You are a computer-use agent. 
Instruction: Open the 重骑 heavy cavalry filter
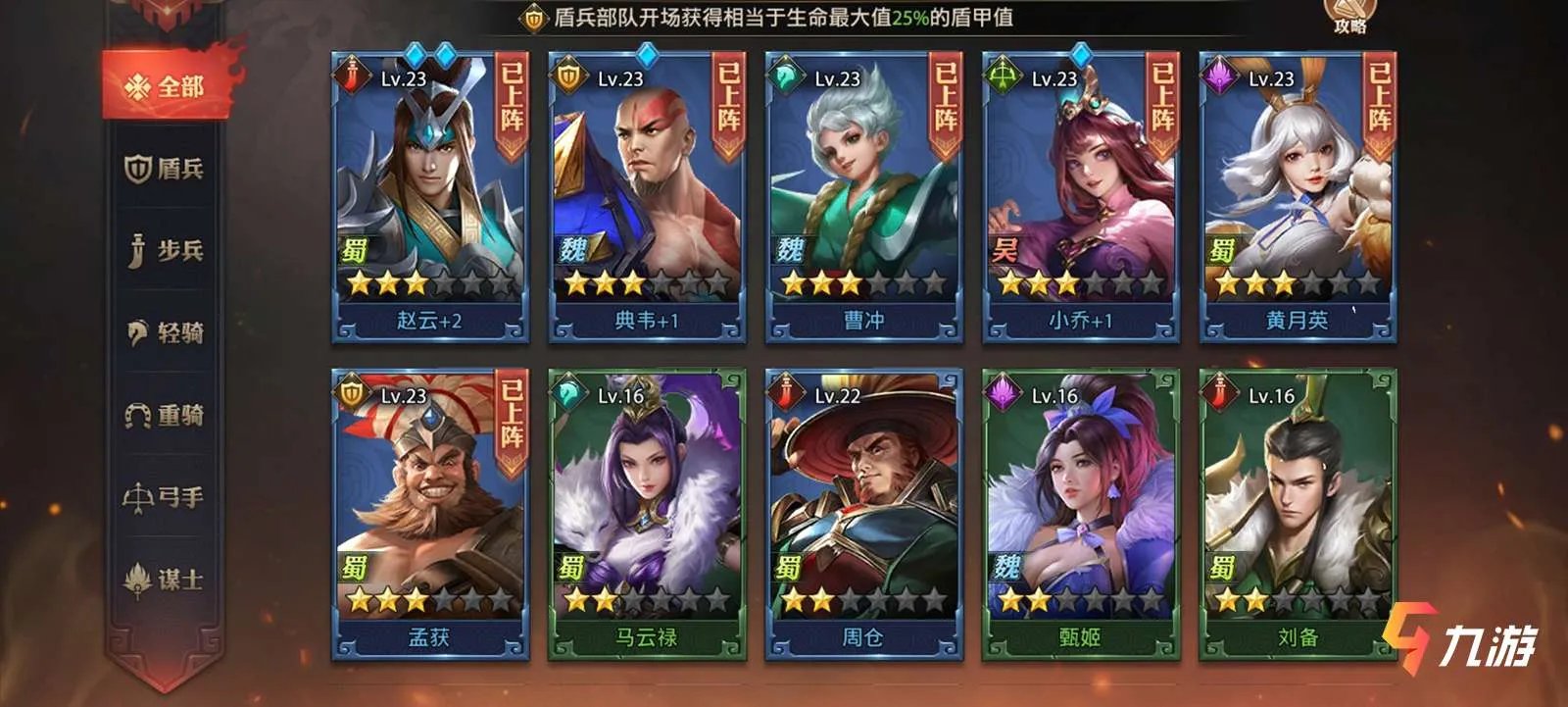pos(165,416)
